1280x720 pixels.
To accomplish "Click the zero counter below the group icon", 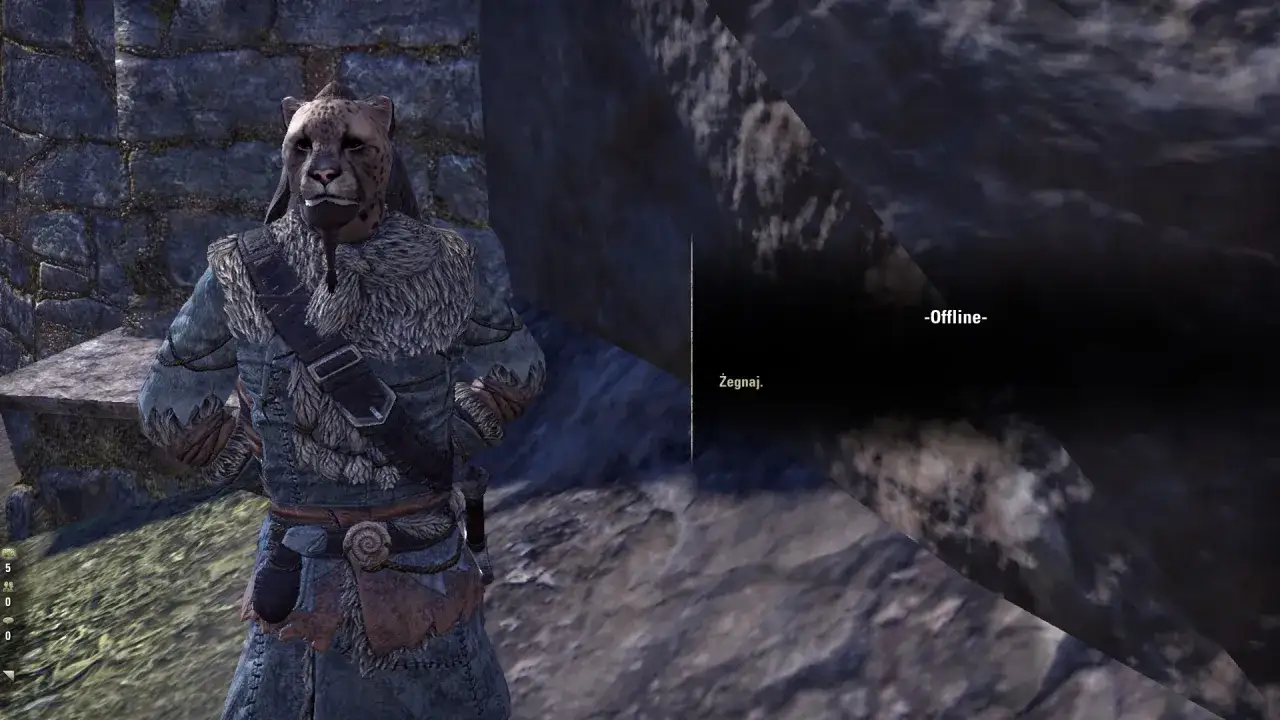I will pos(7,600).
